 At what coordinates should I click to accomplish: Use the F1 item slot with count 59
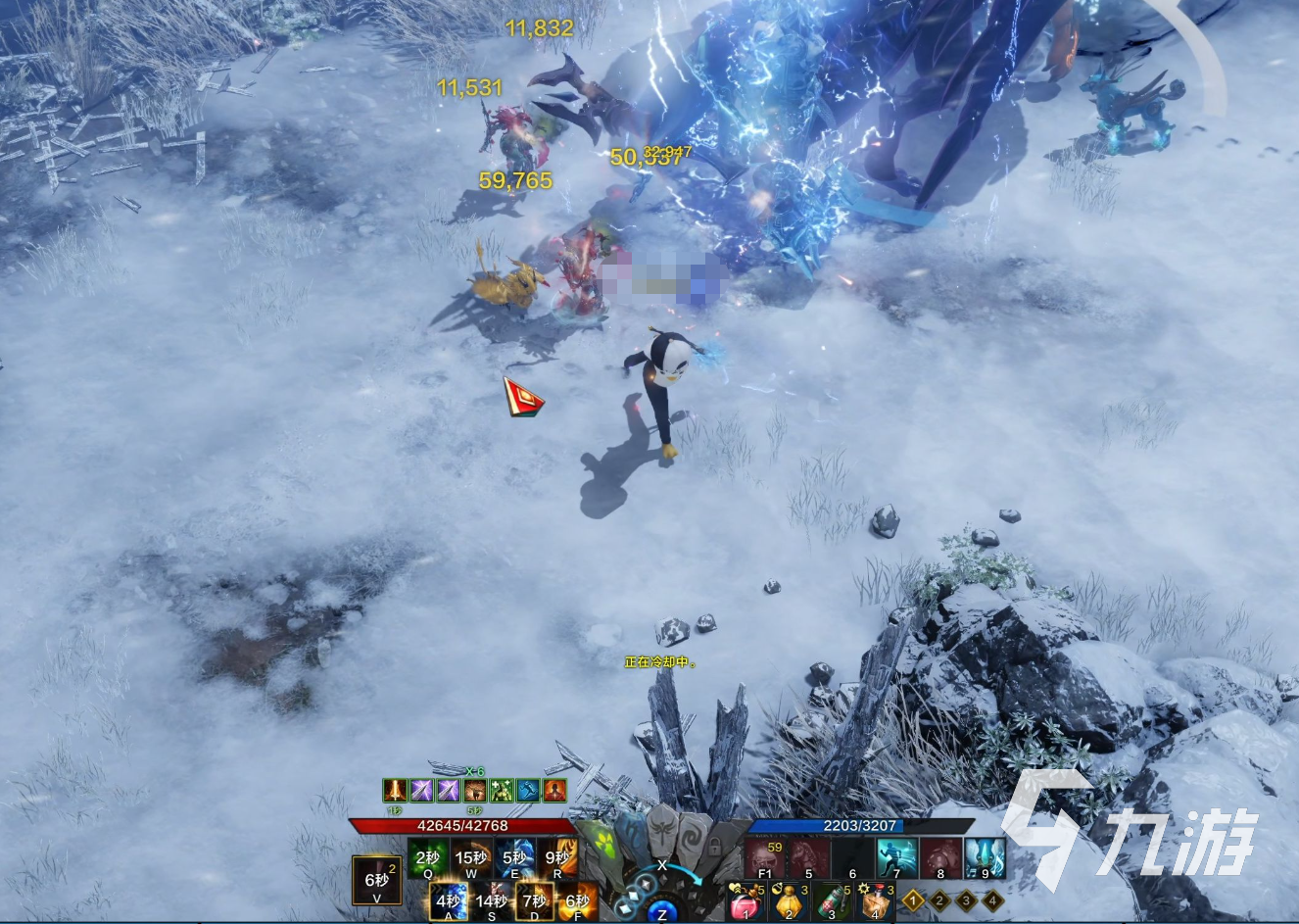pyautogui.click(x=765, y=857)
